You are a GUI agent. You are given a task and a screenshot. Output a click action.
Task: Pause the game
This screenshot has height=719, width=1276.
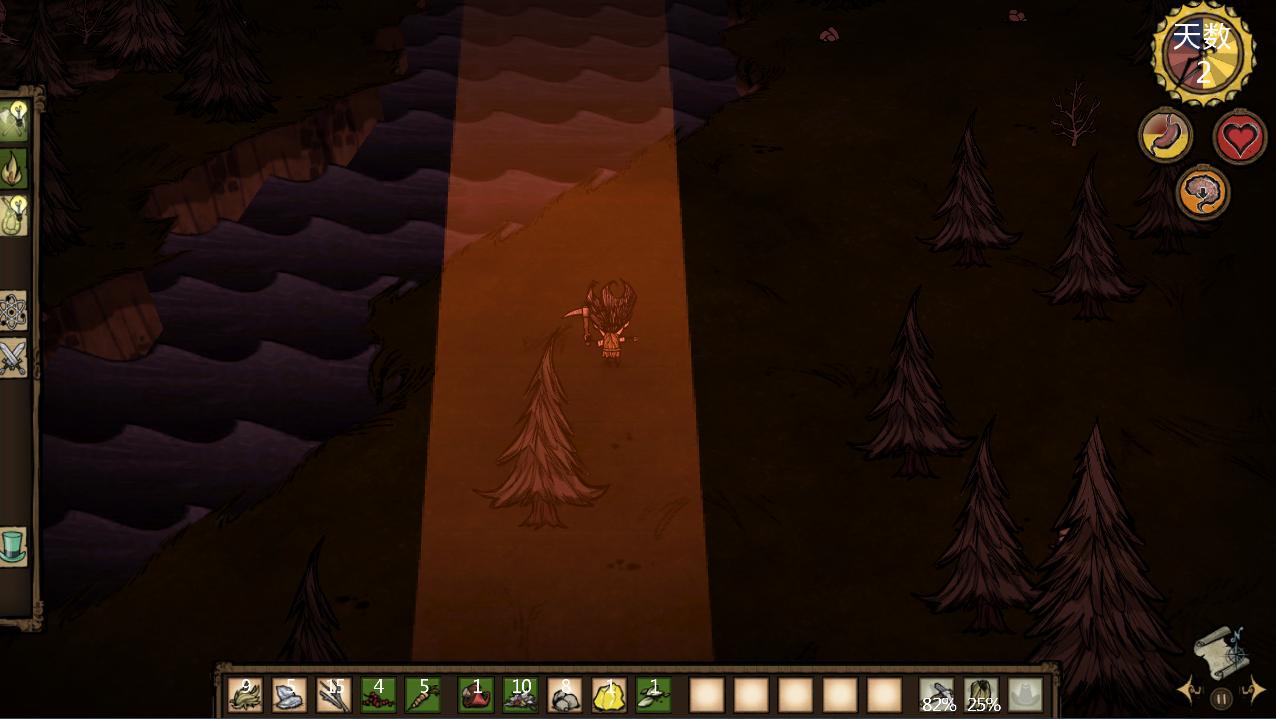(1221, 699)
